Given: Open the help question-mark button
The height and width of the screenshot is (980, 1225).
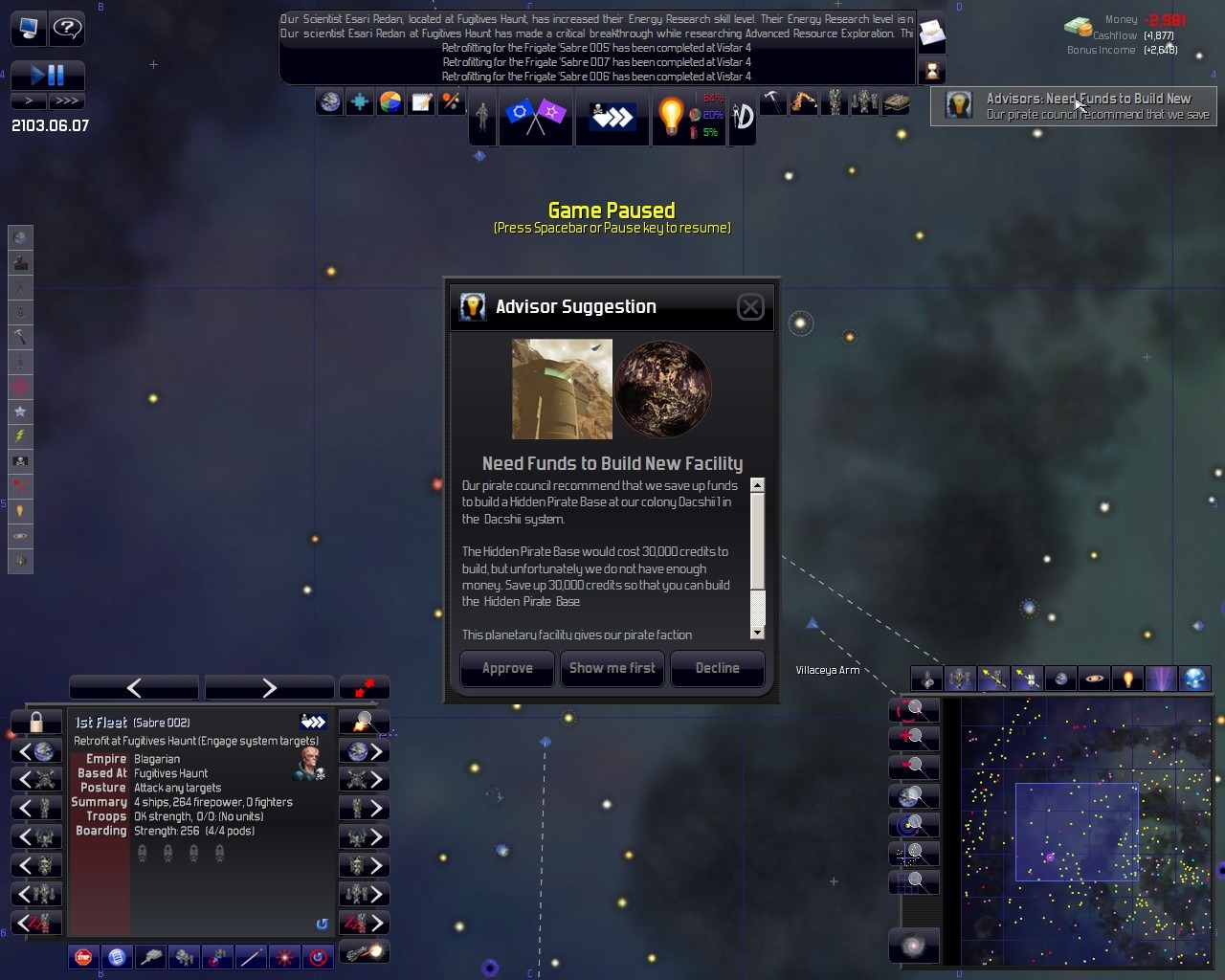Looking at the screenshot, I should (x=67, y=29).
